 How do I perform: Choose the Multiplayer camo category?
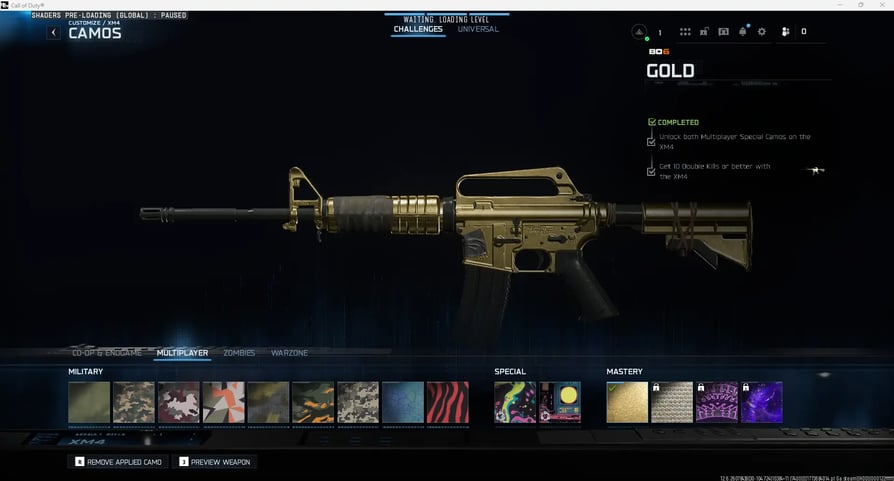click(182, 353)
